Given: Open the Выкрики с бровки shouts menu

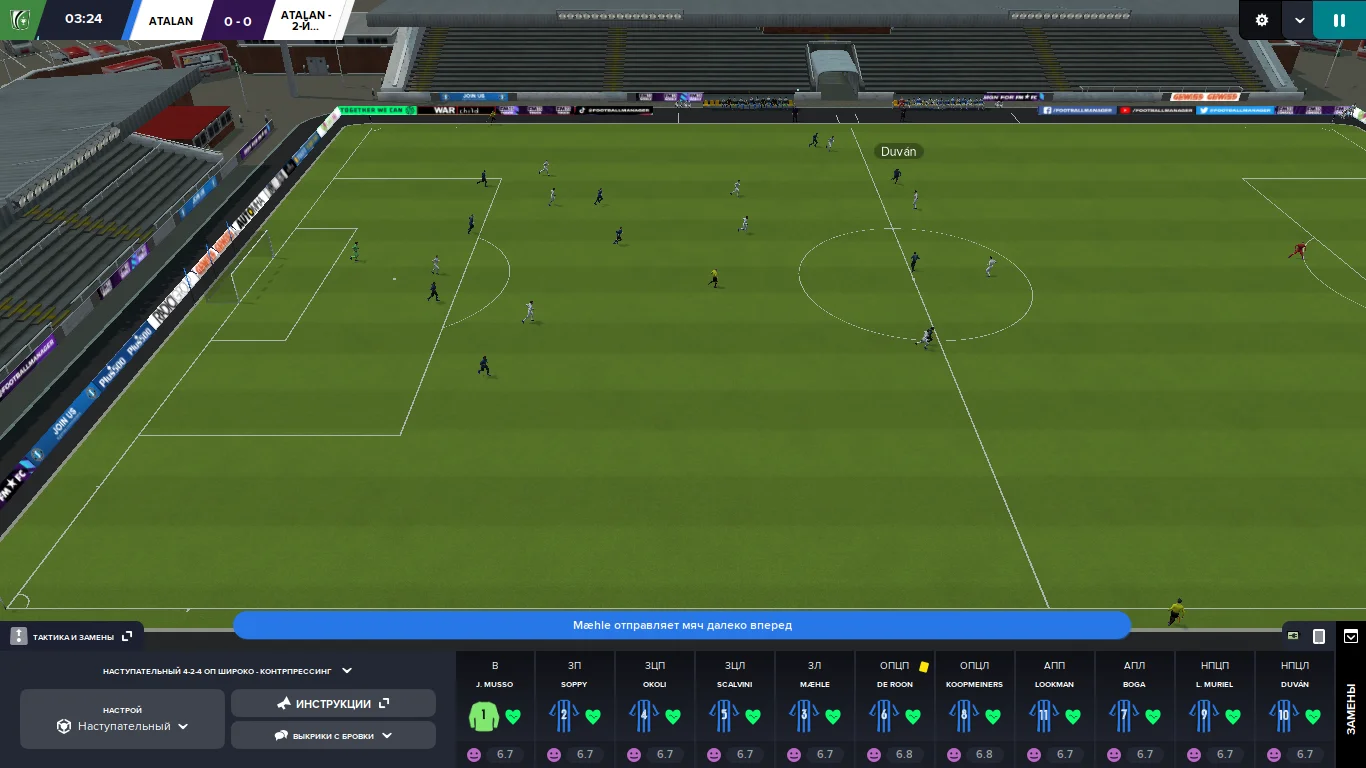Looking at the screenshot, I should (333, 735).
